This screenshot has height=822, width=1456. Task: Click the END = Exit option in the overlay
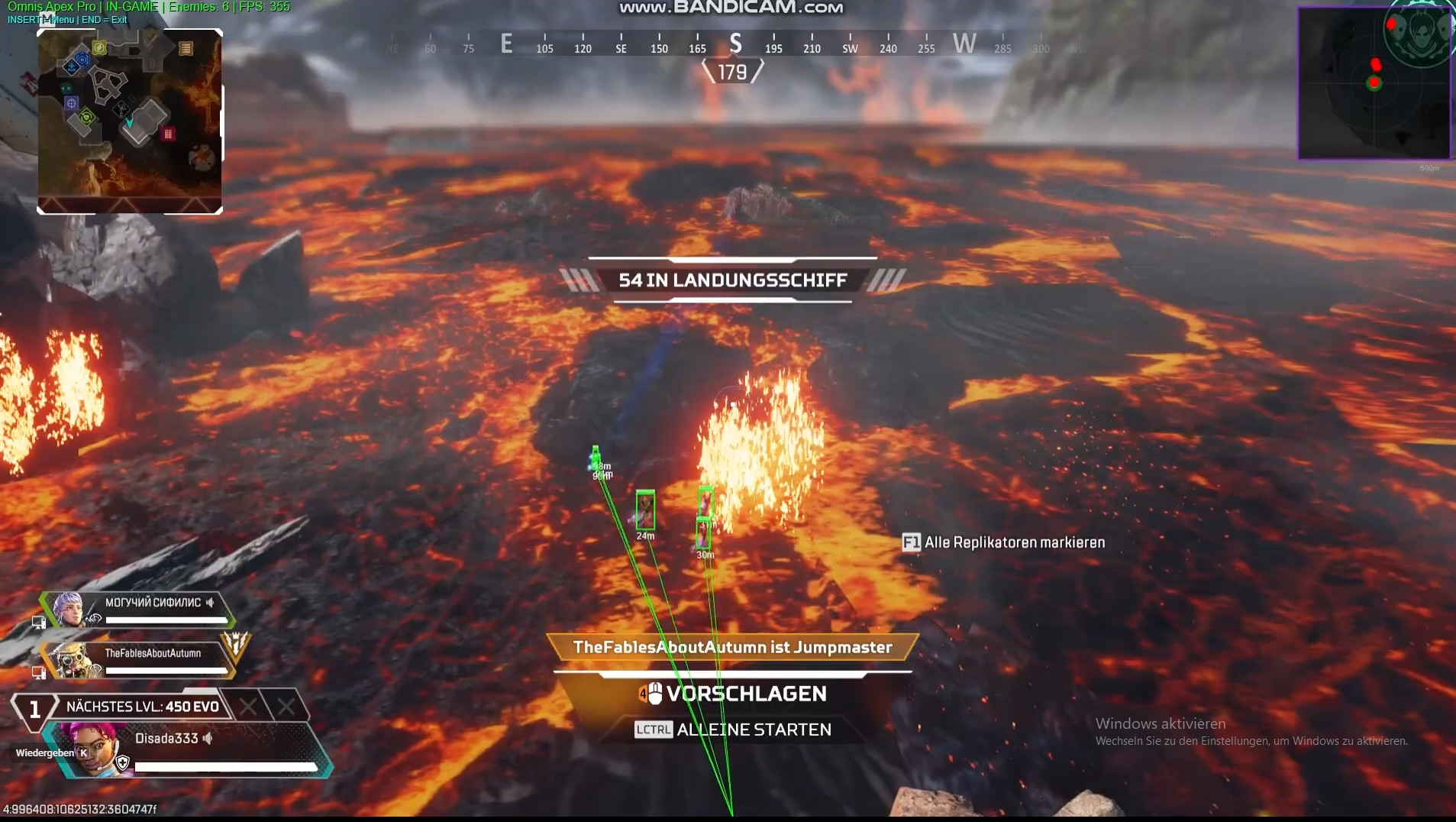point(103,20)
